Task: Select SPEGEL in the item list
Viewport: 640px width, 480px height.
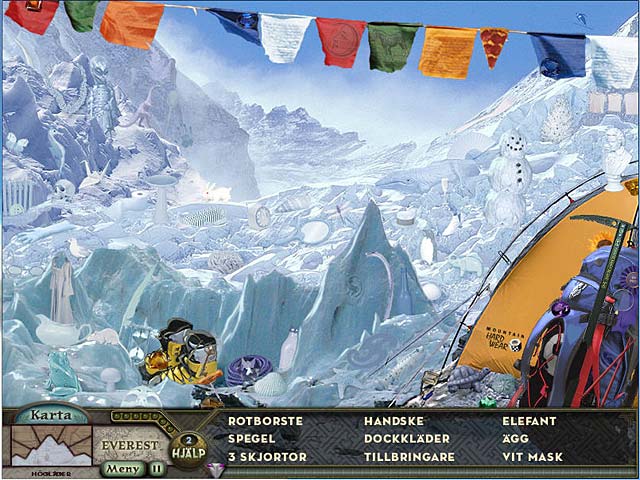Action: pyautogui.click(x=251, y=438)
